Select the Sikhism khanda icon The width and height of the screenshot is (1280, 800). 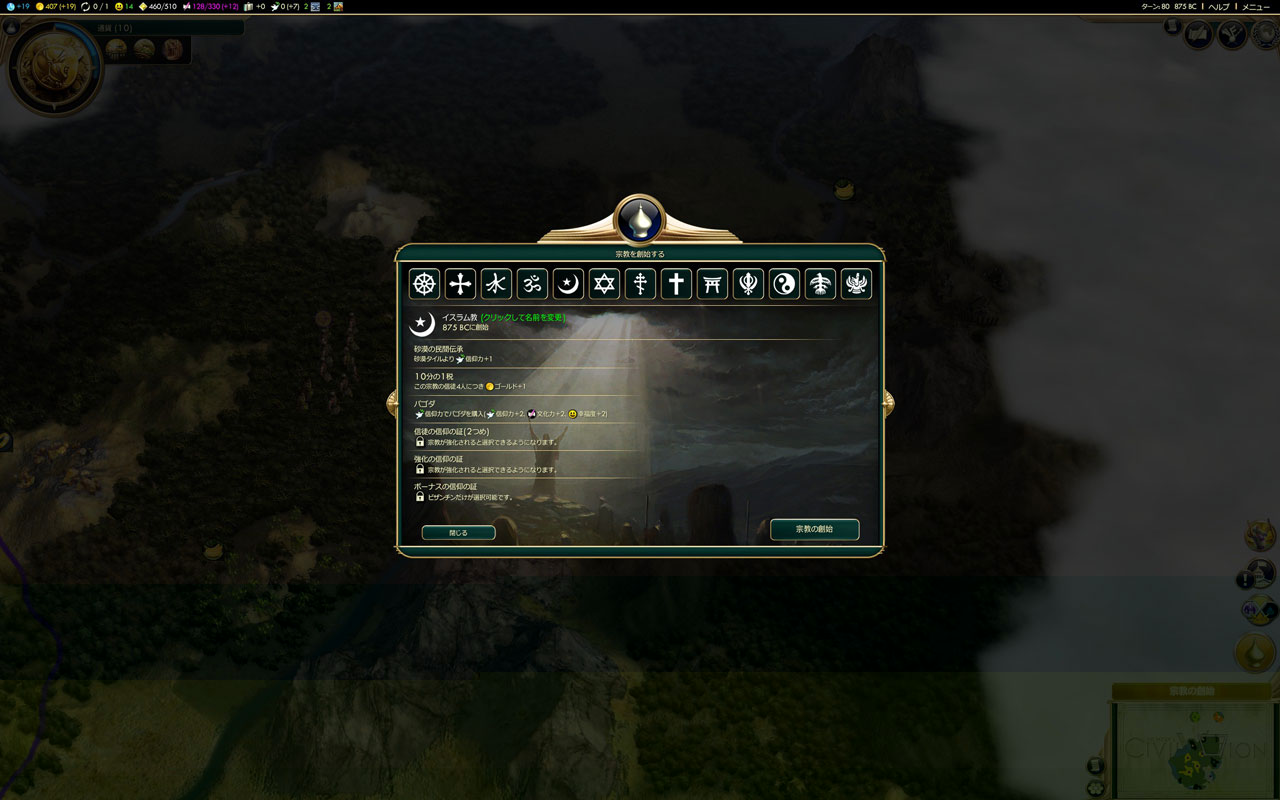[748, 284]
